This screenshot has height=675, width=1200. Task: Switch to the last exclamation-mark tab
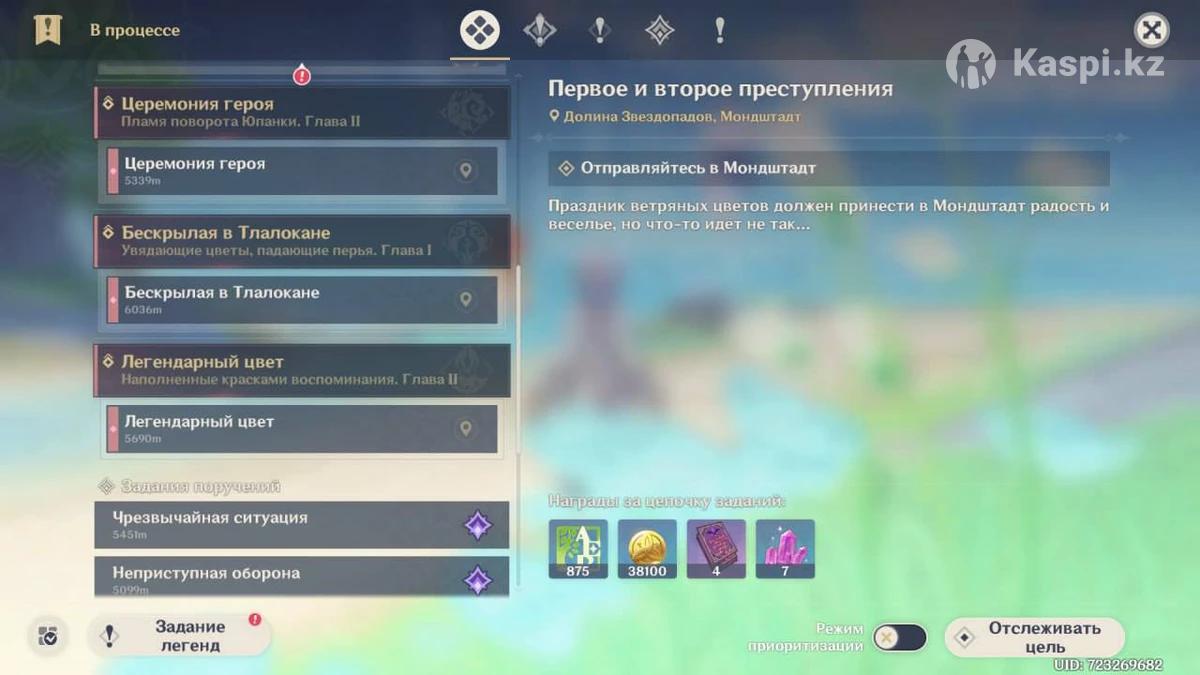719,30
